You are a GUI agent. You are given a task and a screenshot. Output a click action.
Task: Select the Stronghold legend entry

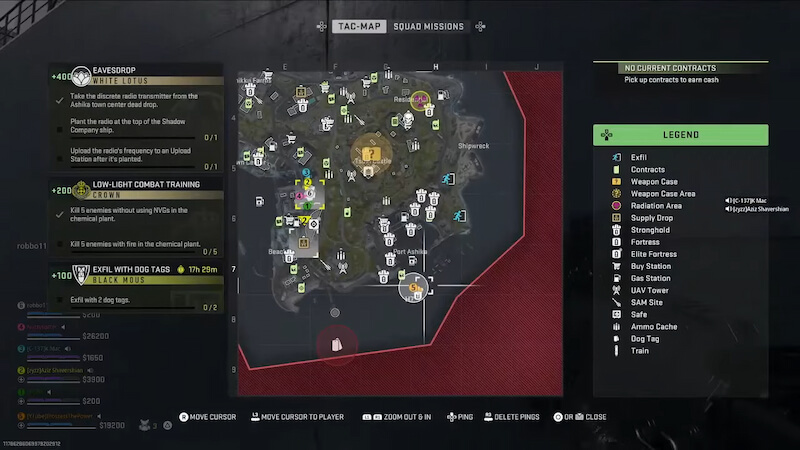tap(650, 230)
